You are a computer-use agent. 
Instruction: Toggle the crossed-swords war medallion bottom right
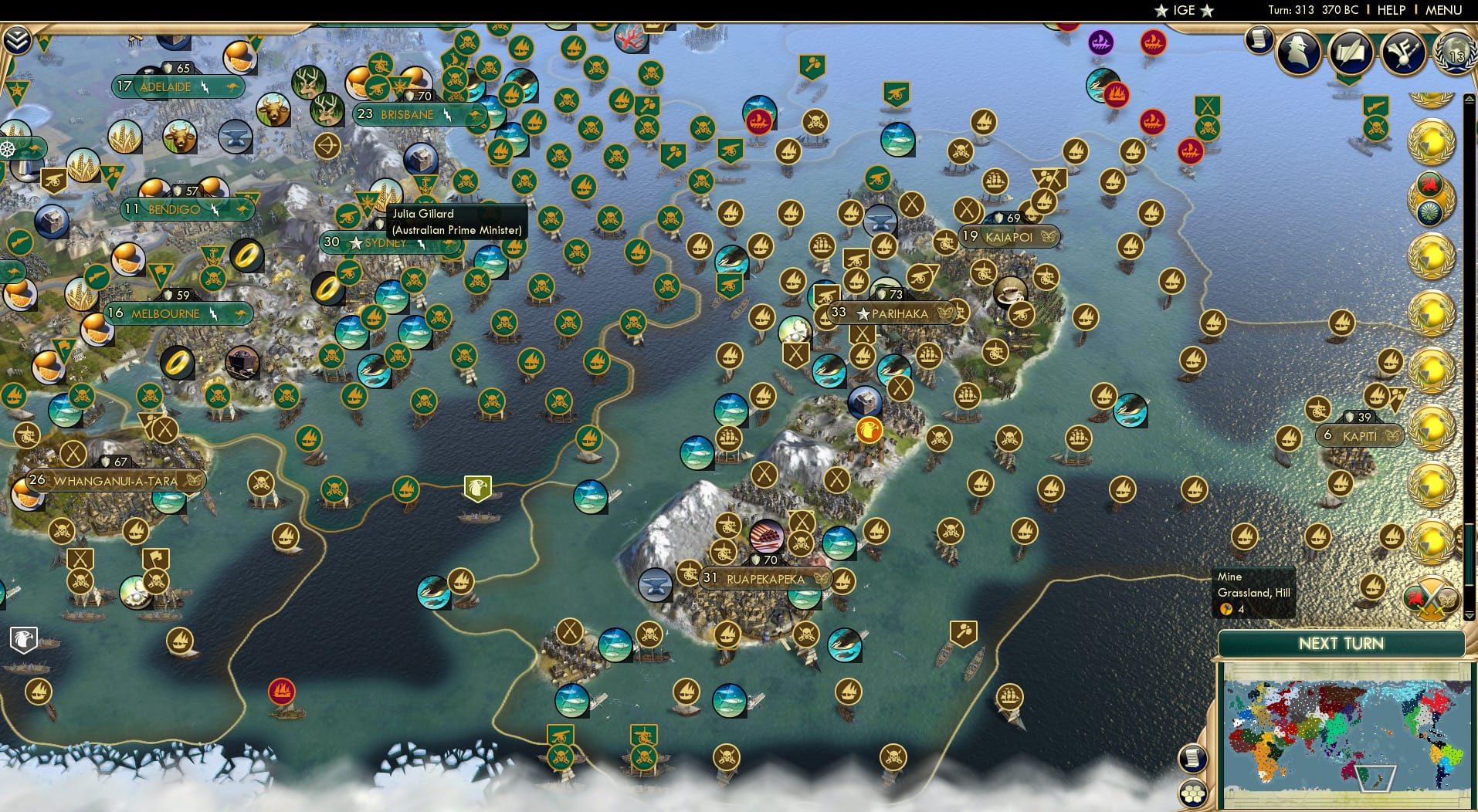click(x=1431, y=598)
